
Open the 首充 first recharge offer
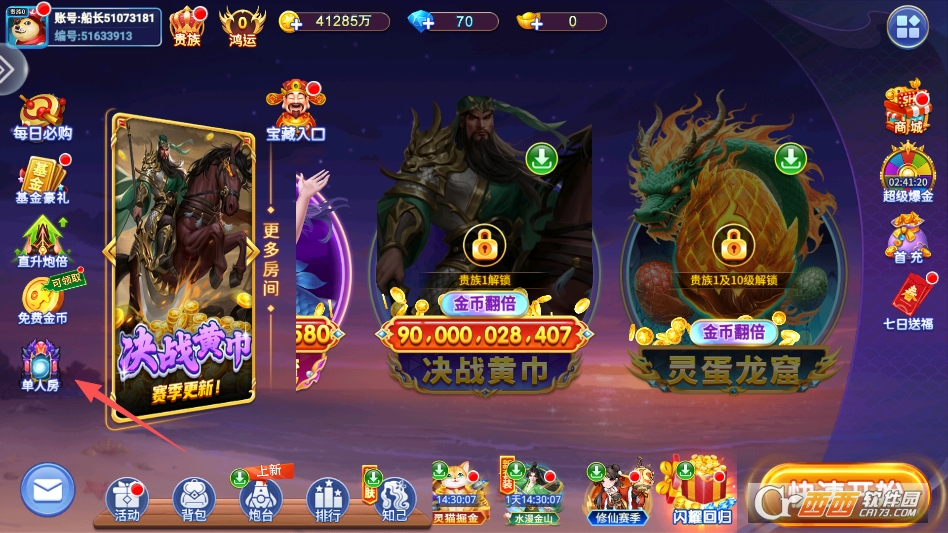tap(907, 237)
